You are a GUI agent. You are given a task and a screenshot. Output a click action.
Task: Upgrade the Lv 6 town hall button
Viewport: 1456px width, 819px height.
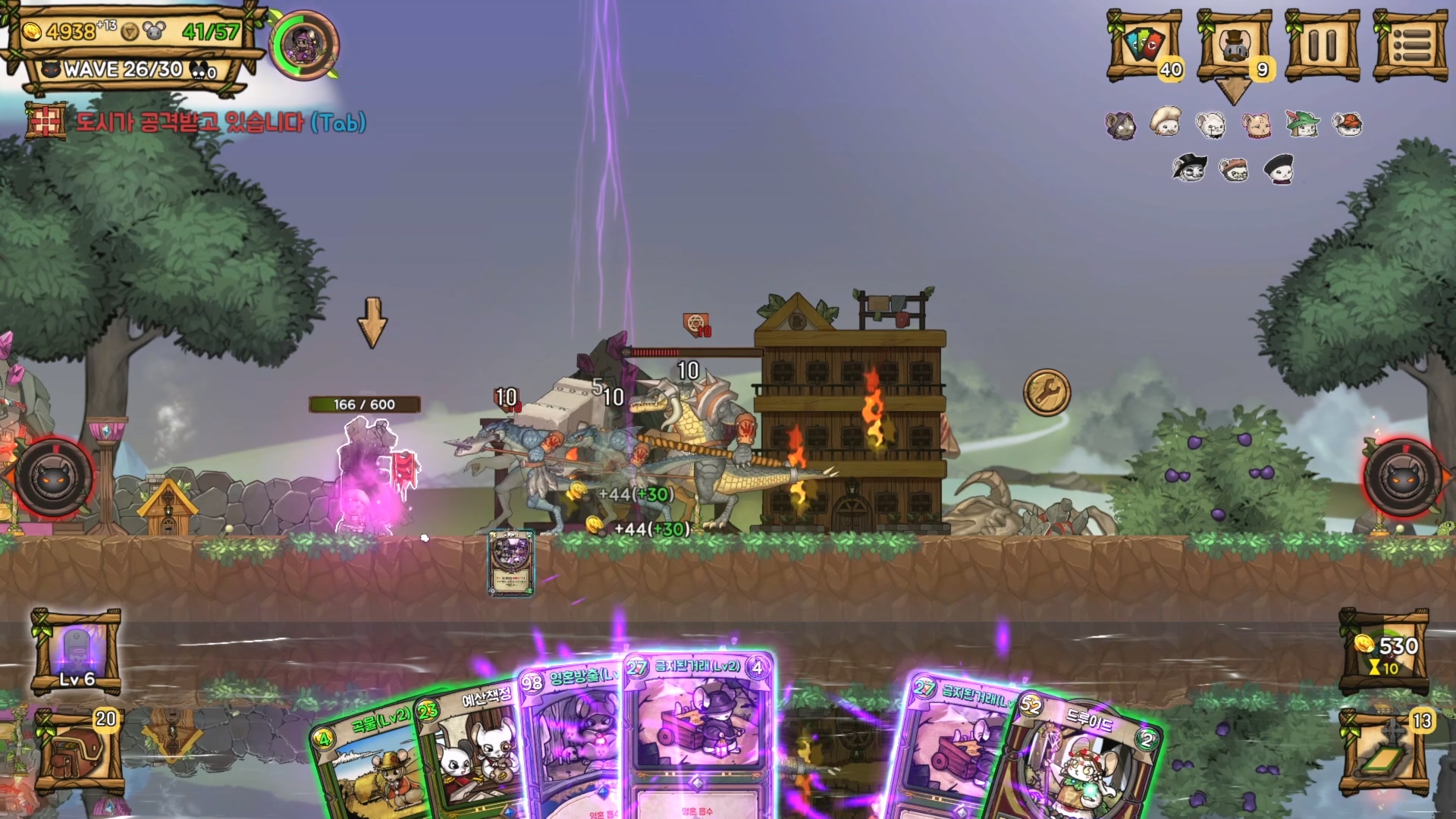pos(76,651)
